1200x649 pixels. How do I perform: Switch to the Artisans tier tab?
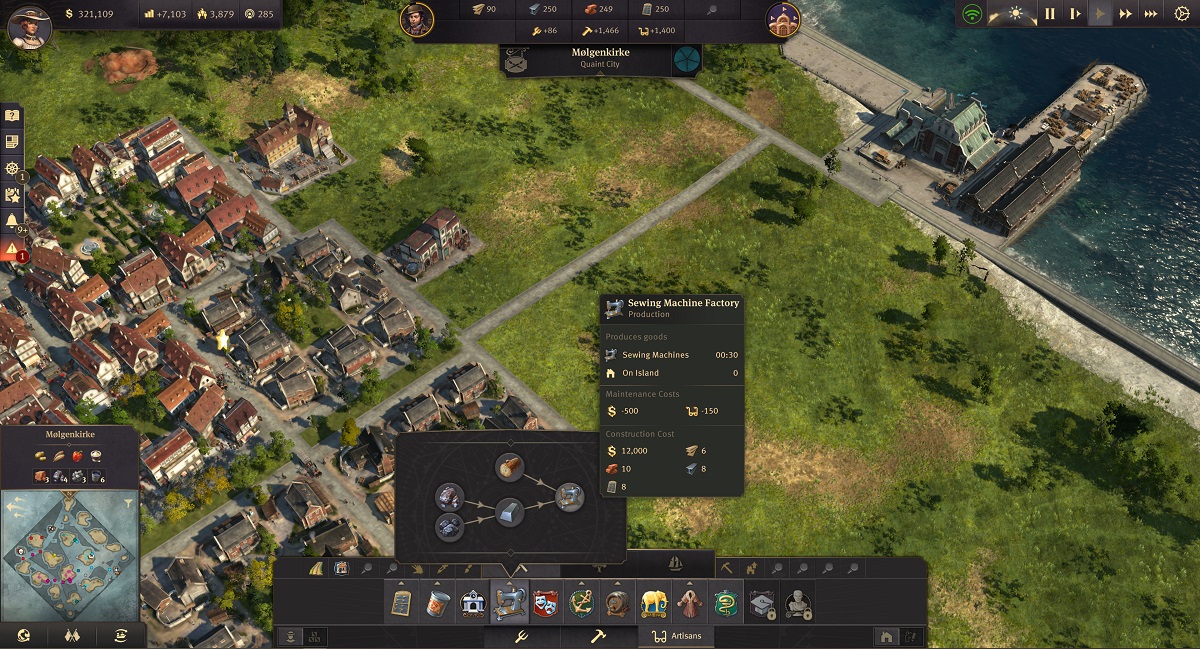(678, 636)
